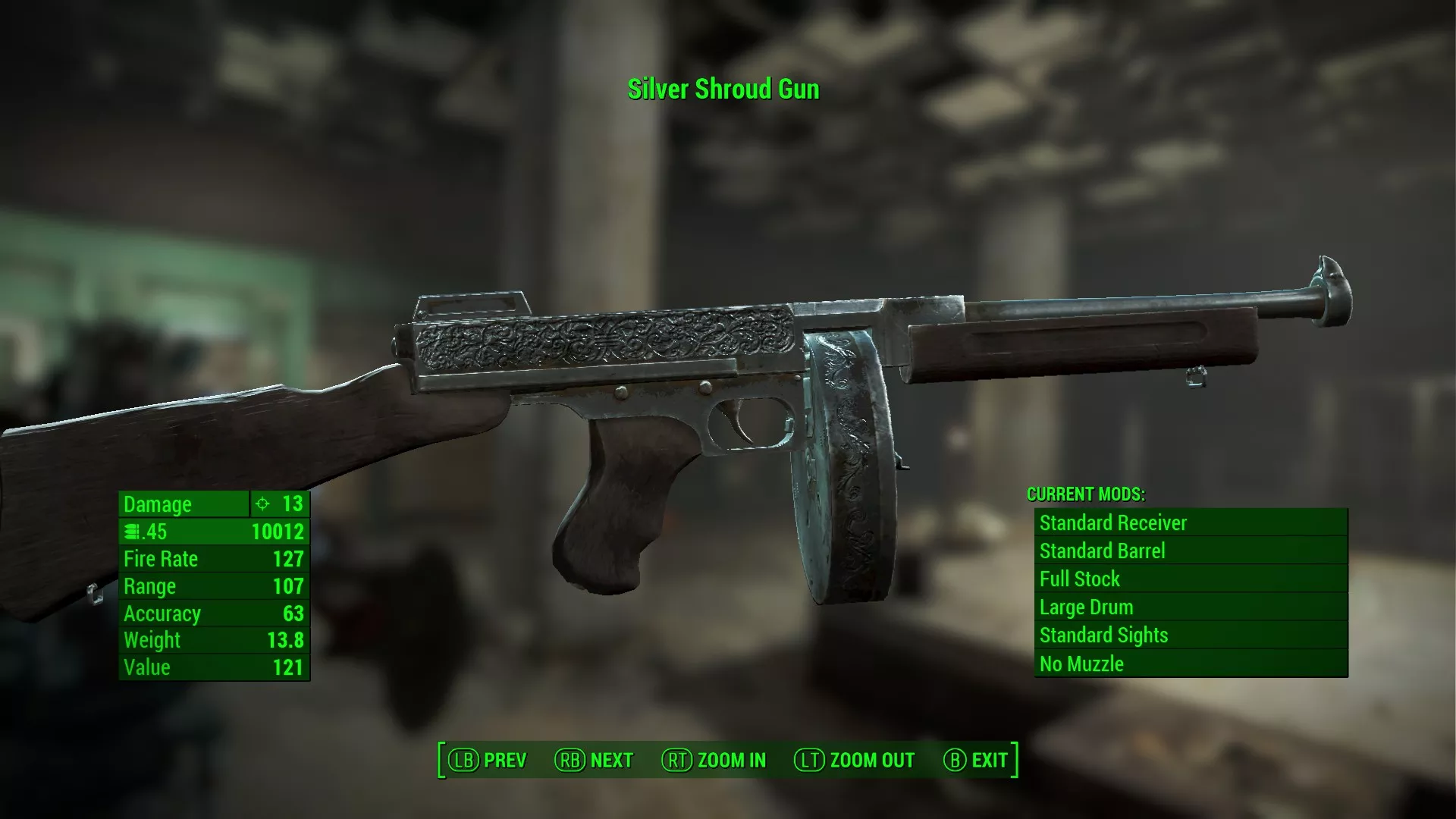This screenshot has width=1456, height=819.
Task: Select the Standard Barrel mod row
Action: point(1190,551)
